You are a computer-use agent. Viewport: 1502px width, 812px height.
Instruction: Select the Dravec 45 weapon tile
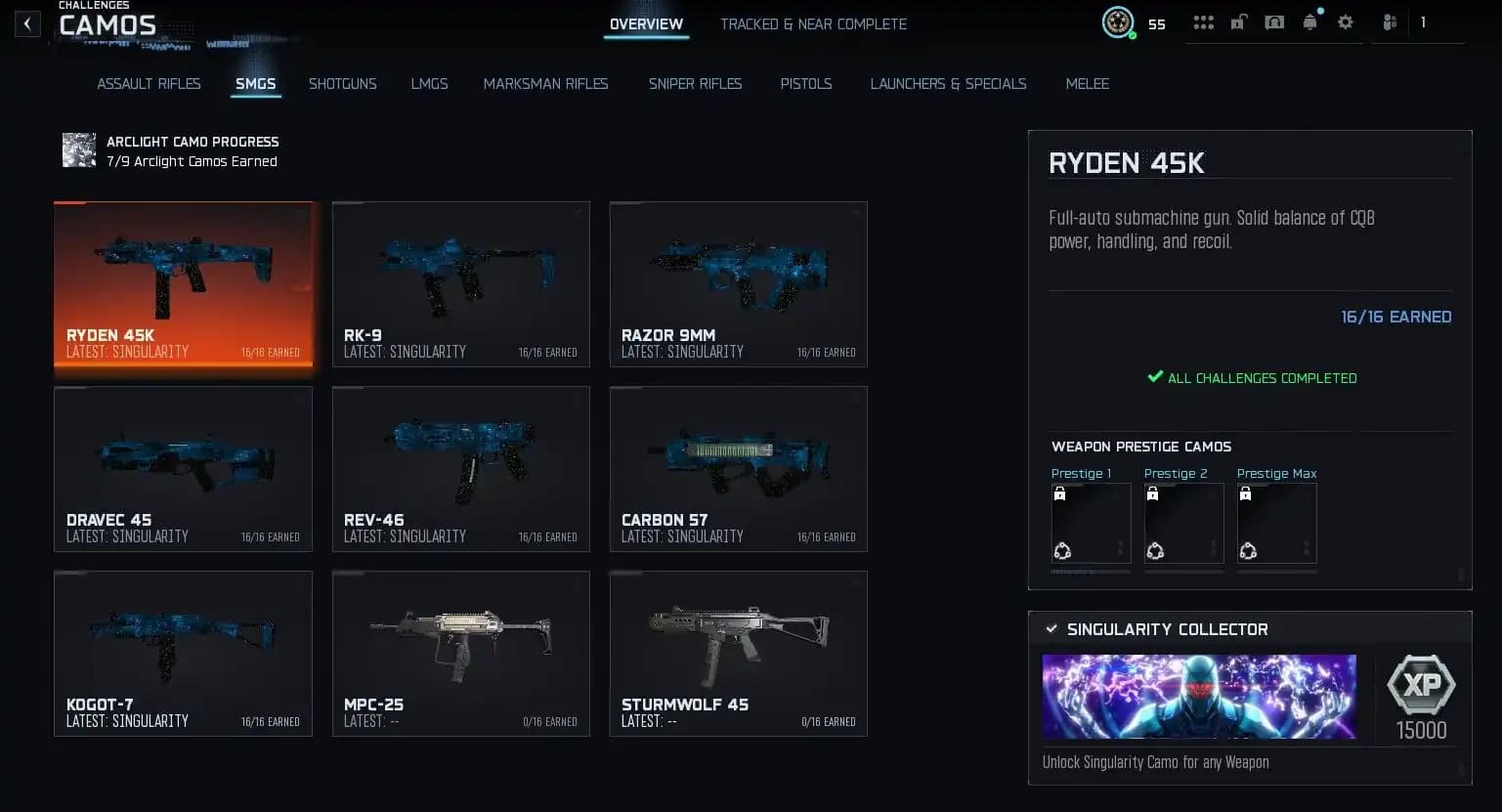pos(183,469)
